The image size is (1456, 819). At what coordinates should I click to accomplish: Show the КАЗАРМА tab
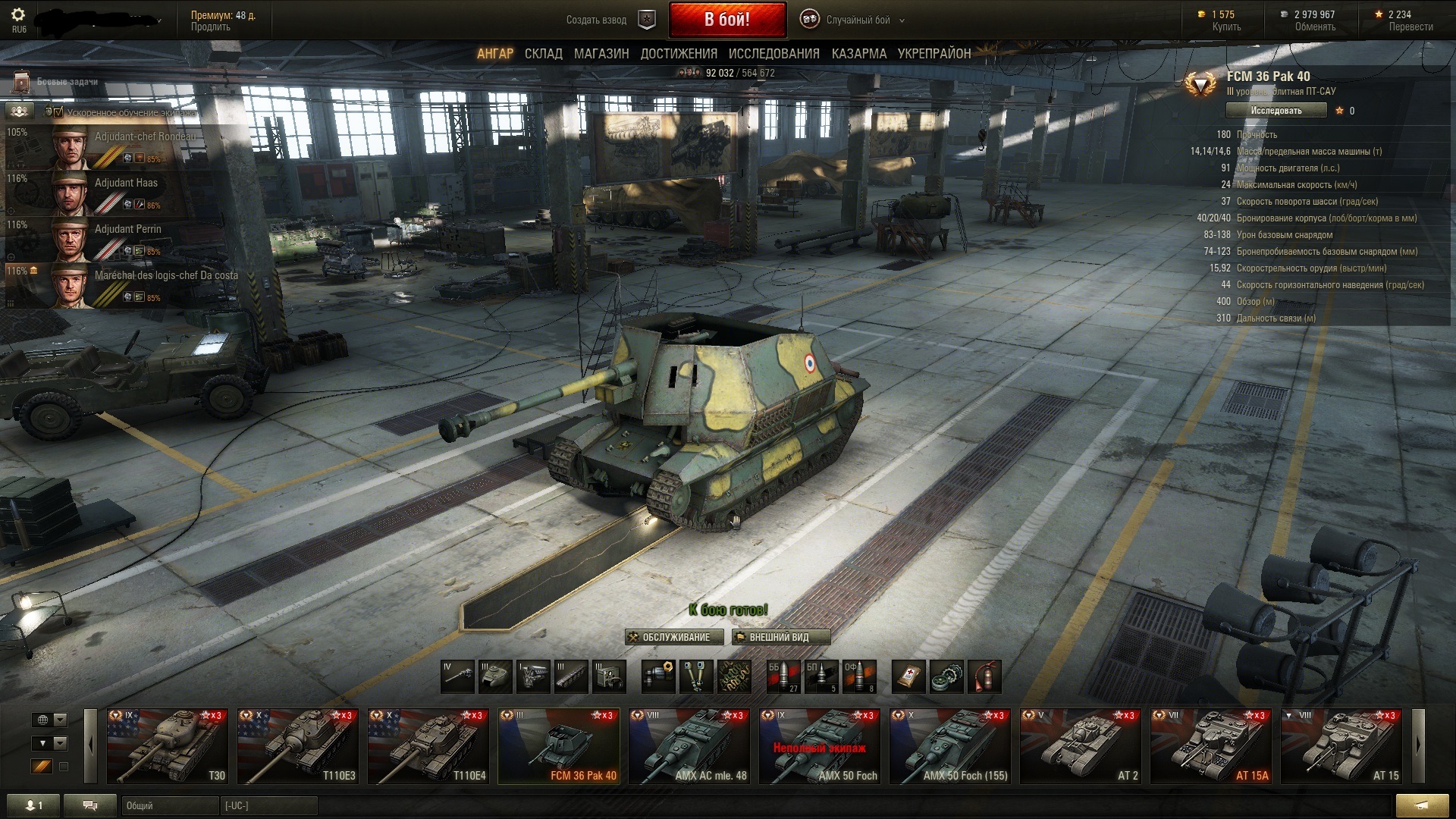click(858, 54)
